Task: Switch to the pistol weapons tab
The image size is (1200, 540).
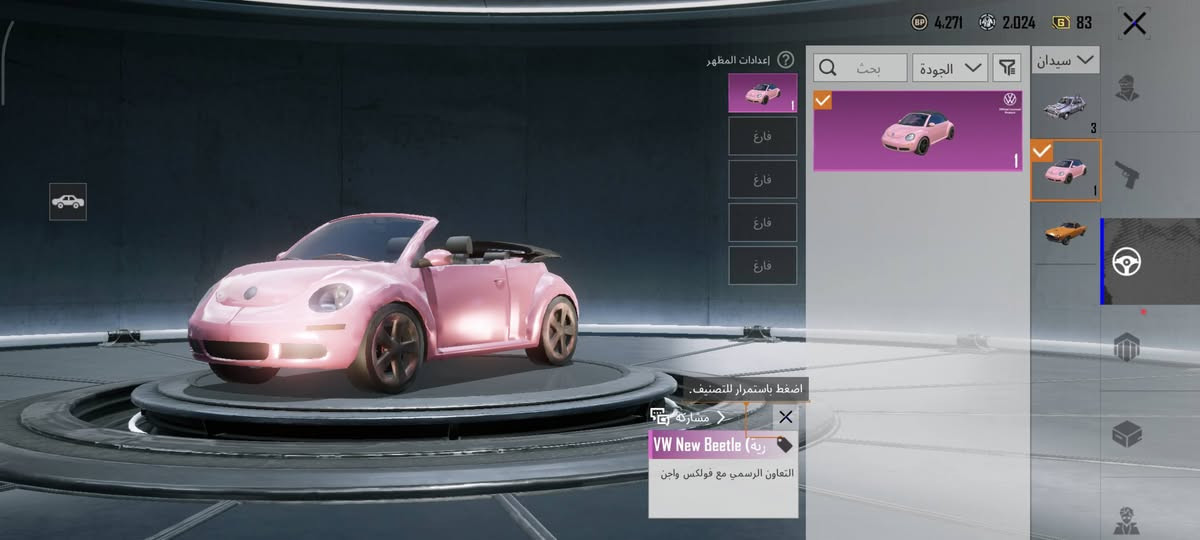Action: point(1128,175)
